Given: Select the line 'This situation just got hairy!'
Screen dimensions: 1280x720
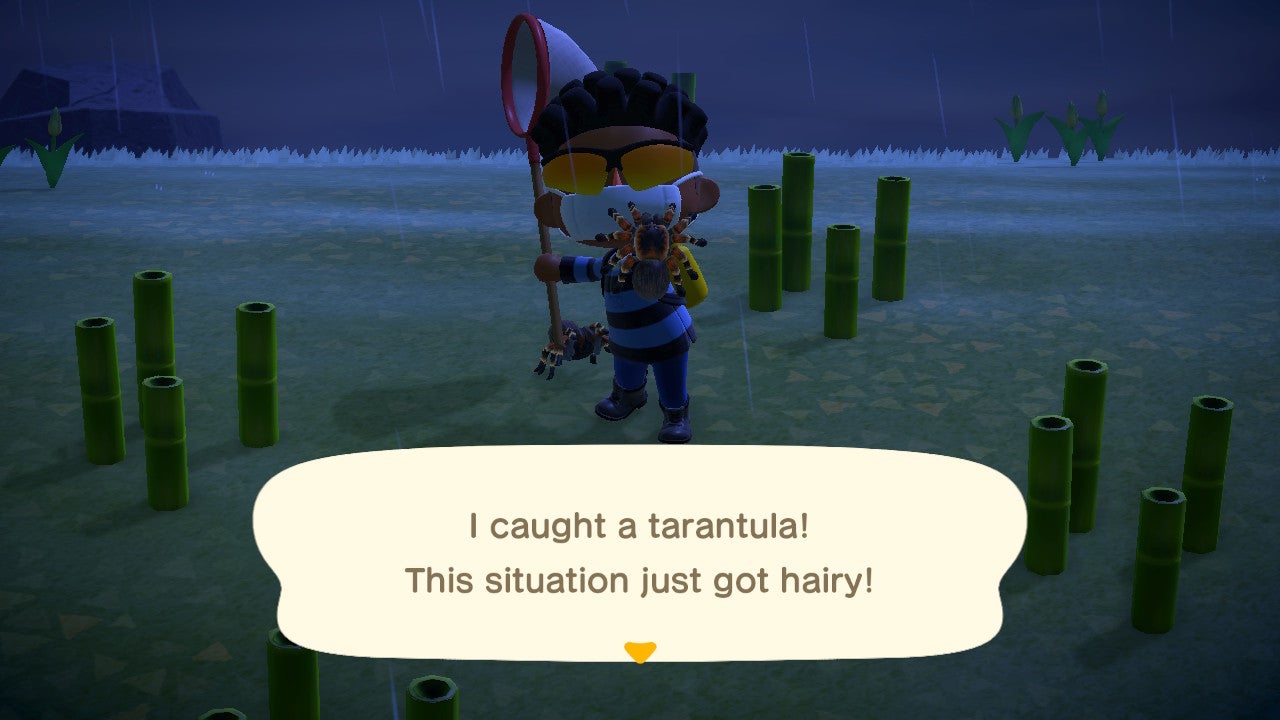Looking at the screenshot, I should click(x=640, y=580).
